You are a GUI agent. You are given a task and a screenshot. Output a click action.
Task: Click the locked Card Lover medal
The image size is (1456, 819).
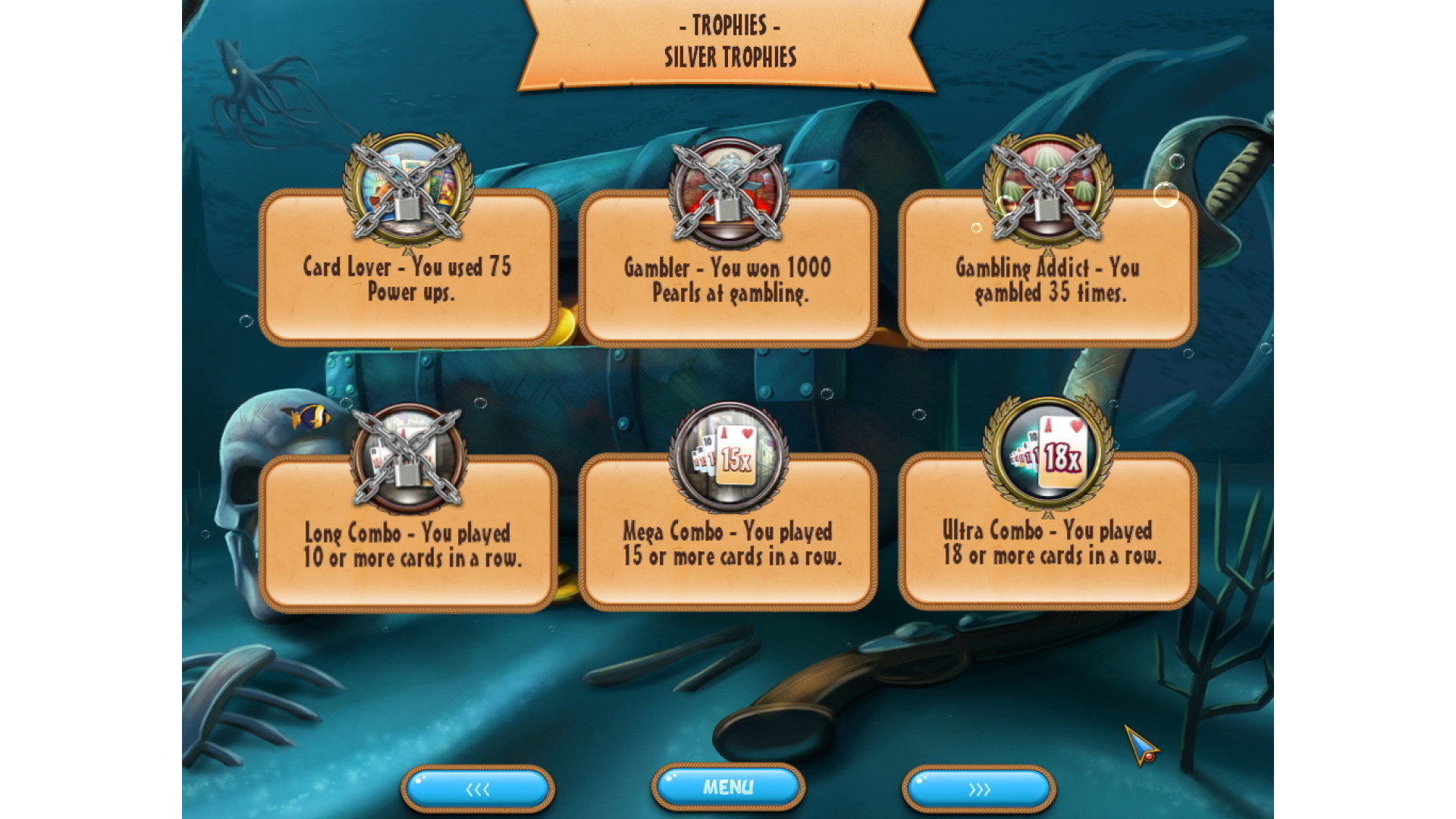click(408, 191)
